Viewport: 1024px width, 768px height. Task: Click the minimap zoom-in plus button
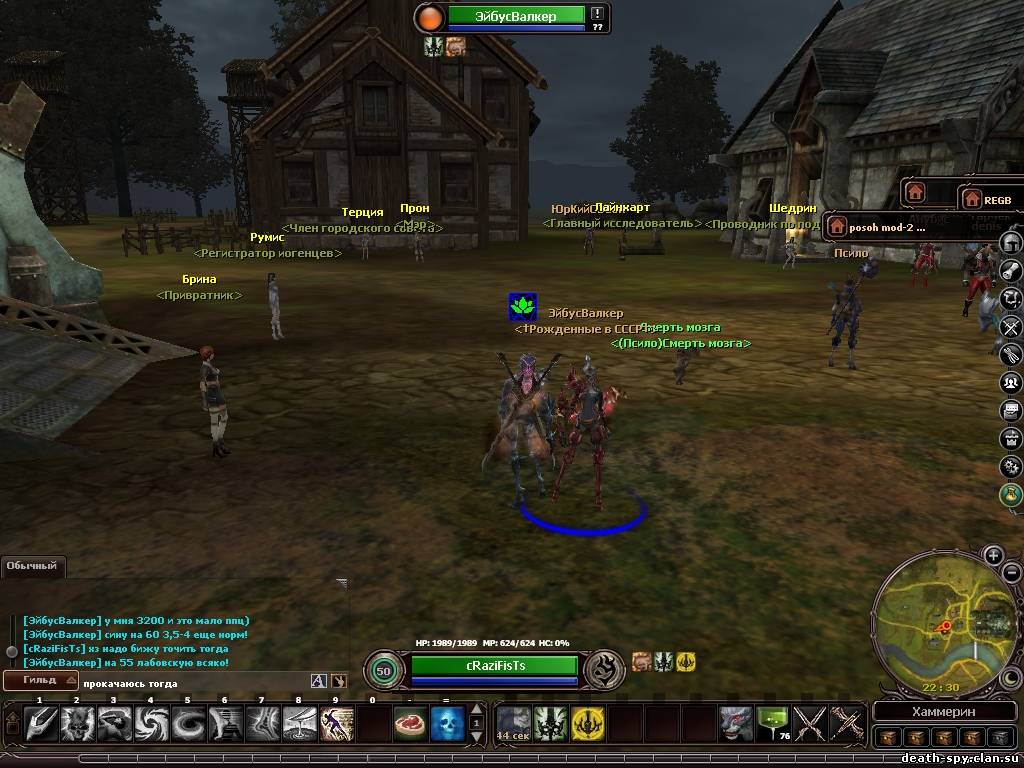(x=993, y=555)
